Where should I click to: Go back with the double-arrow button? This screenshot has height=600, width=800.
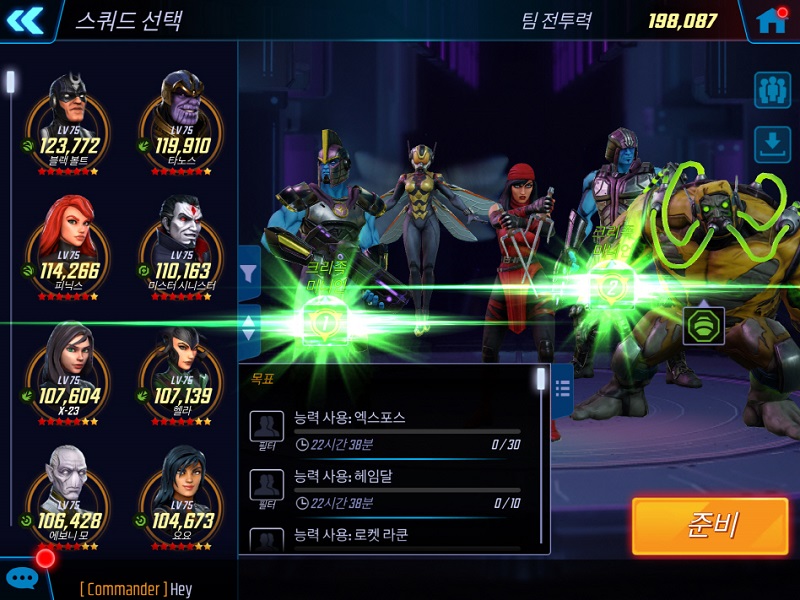click(26, 20)
